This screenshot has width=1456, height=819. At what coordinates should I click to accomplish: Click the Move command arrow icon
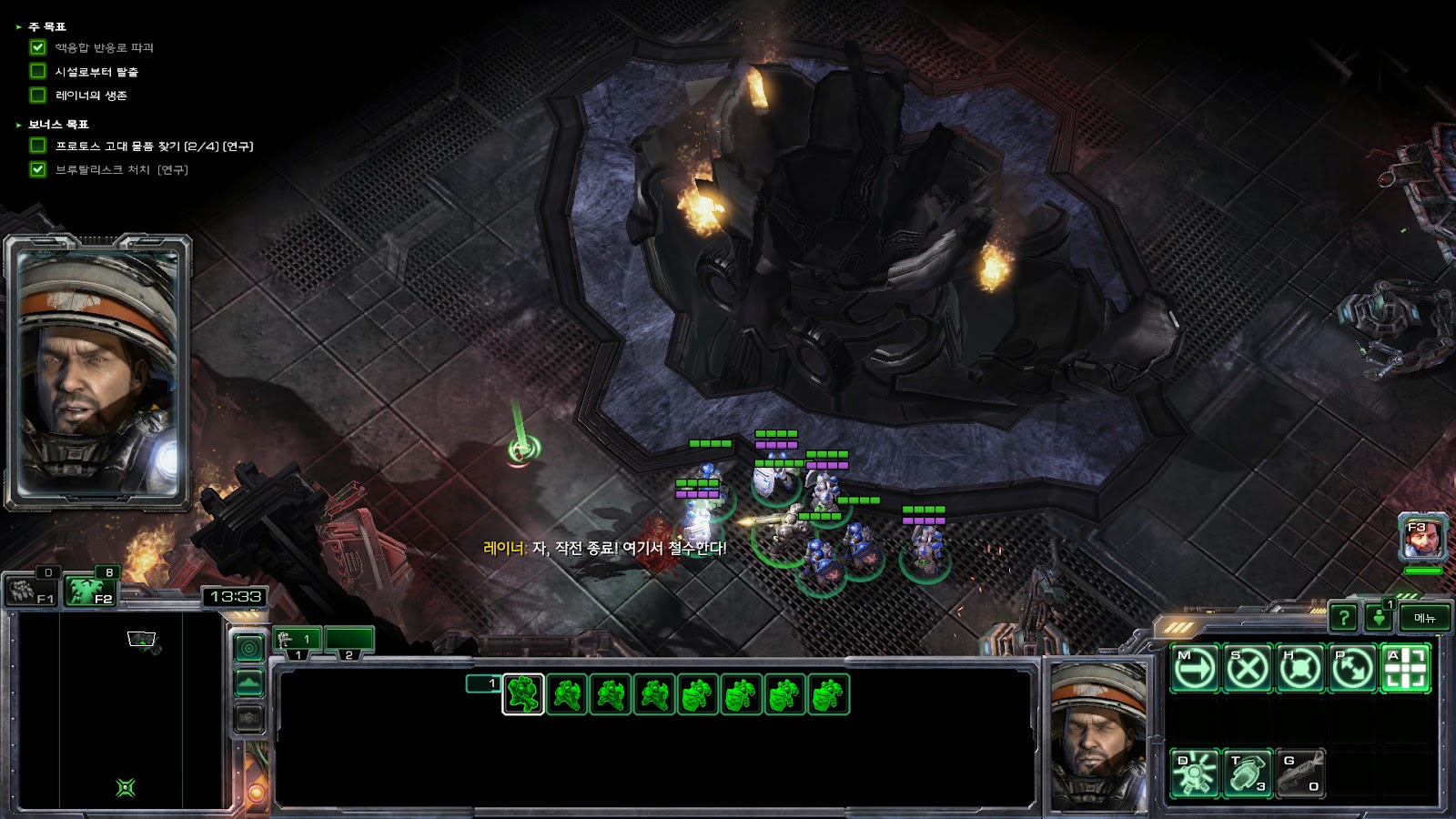point(1195,669)
